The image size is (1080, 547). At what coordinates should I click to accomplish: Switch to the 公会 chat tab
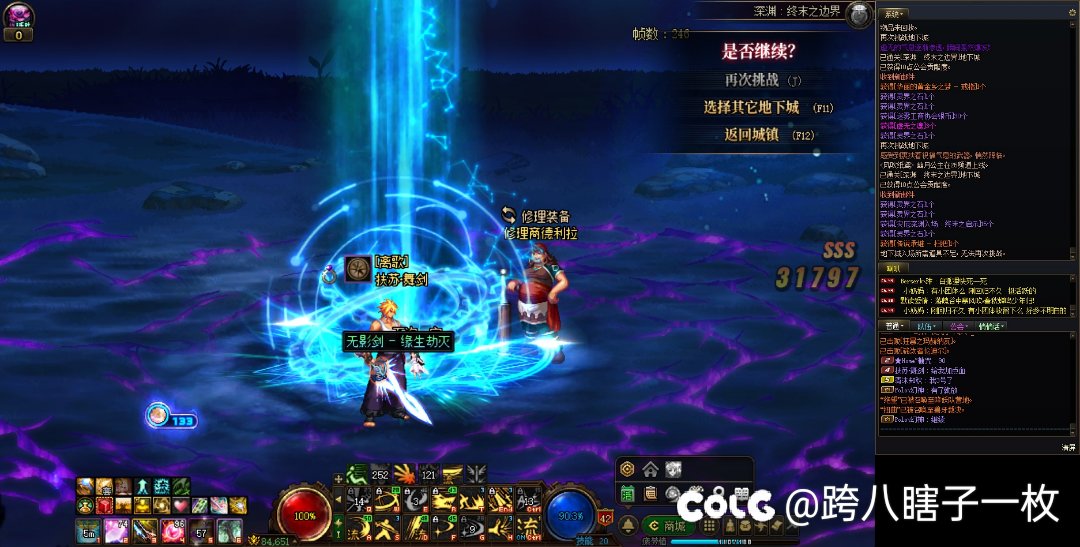tap(958, 325)
